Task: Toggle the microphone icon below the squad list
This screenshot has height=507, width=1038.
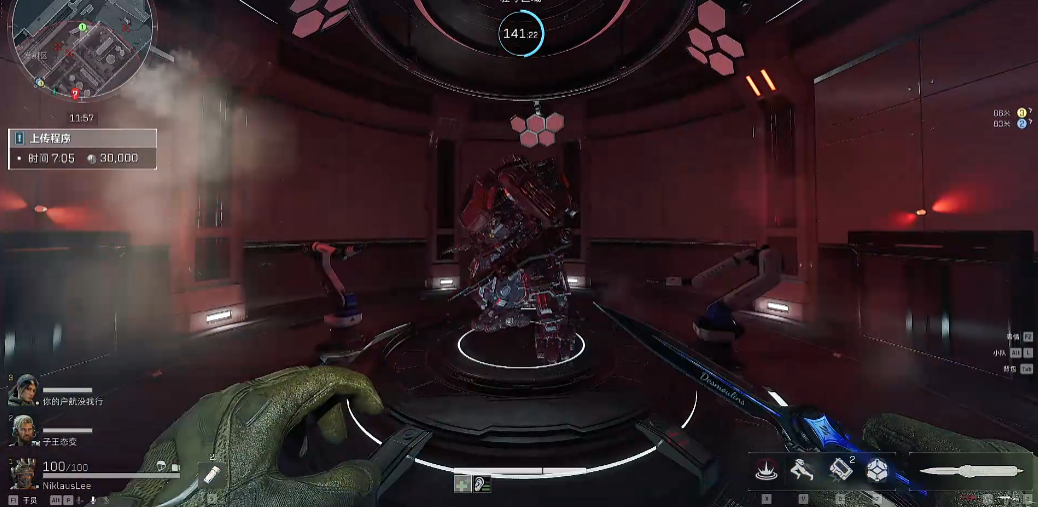Action: (93, 499)
